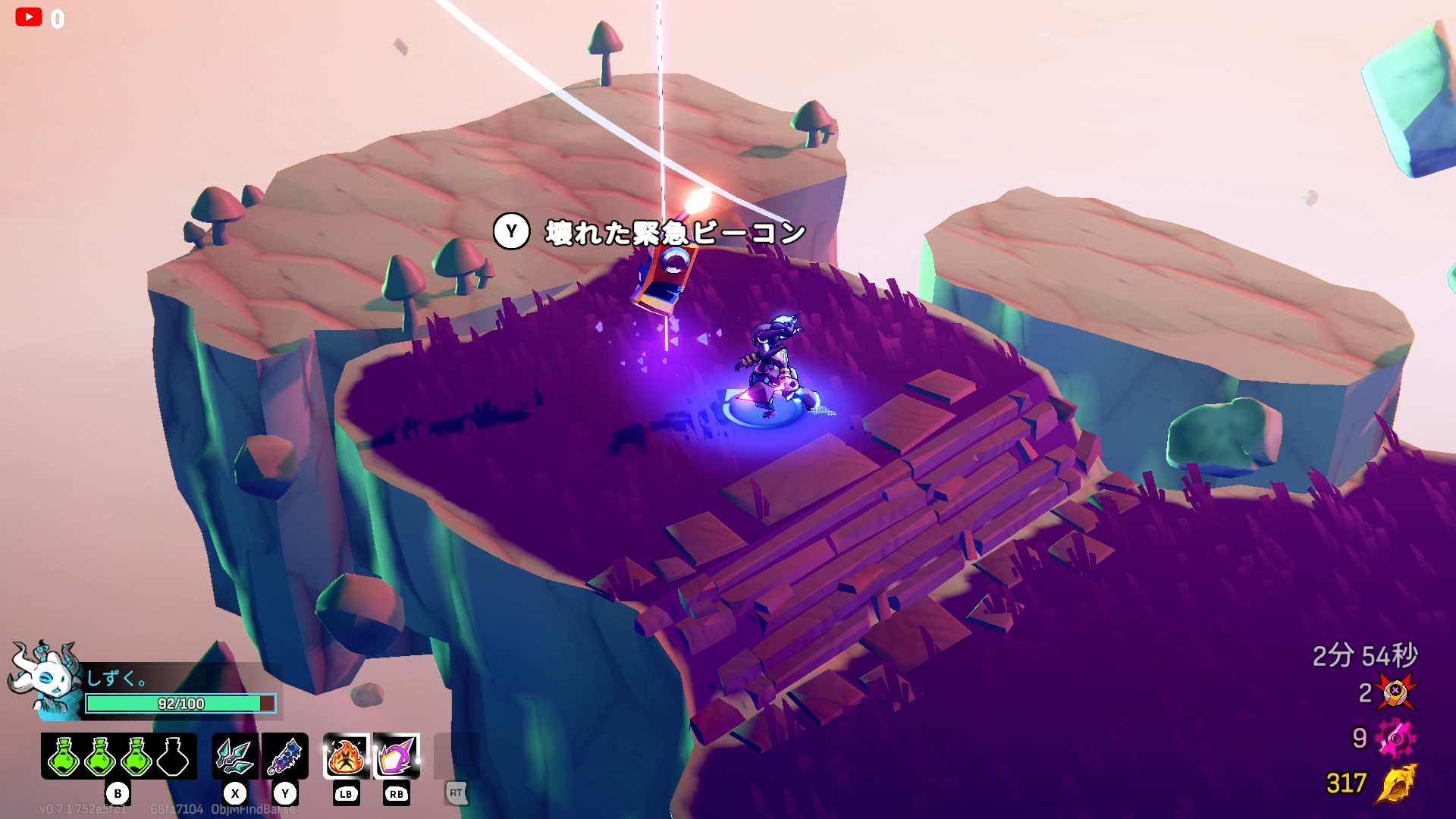
Task: Click the horned white character portrait
Action: click(x=45, y=677)
